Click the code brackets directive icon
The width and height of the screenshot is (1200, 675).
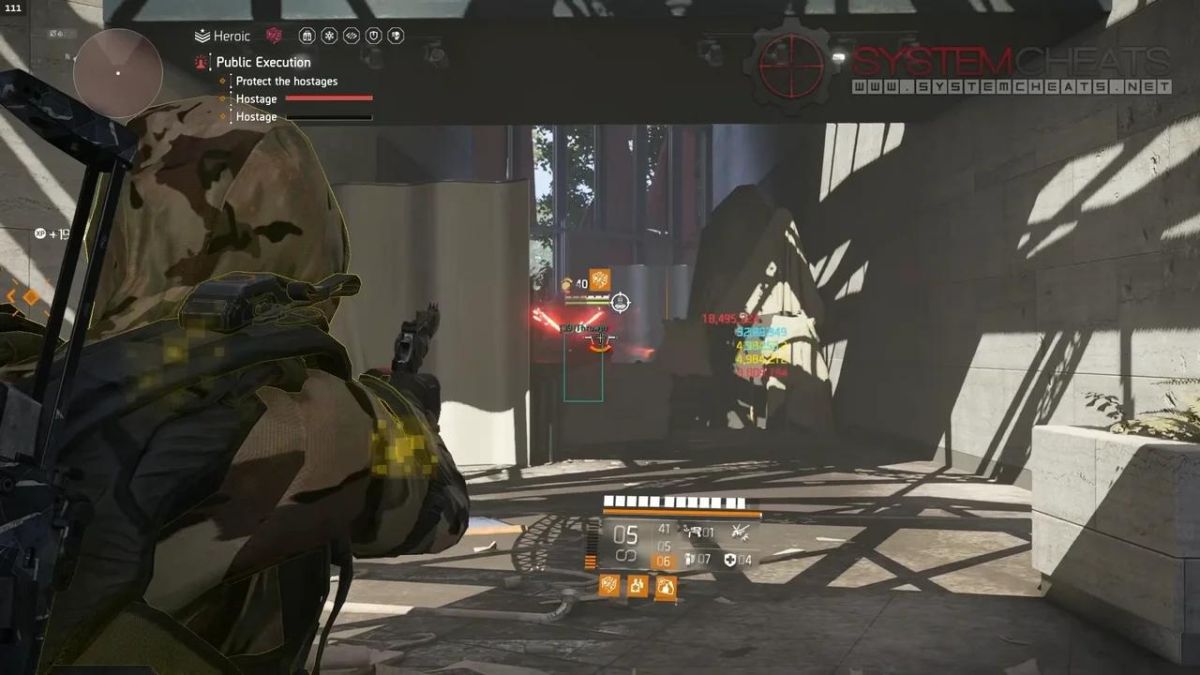click(x=351, y=36)
